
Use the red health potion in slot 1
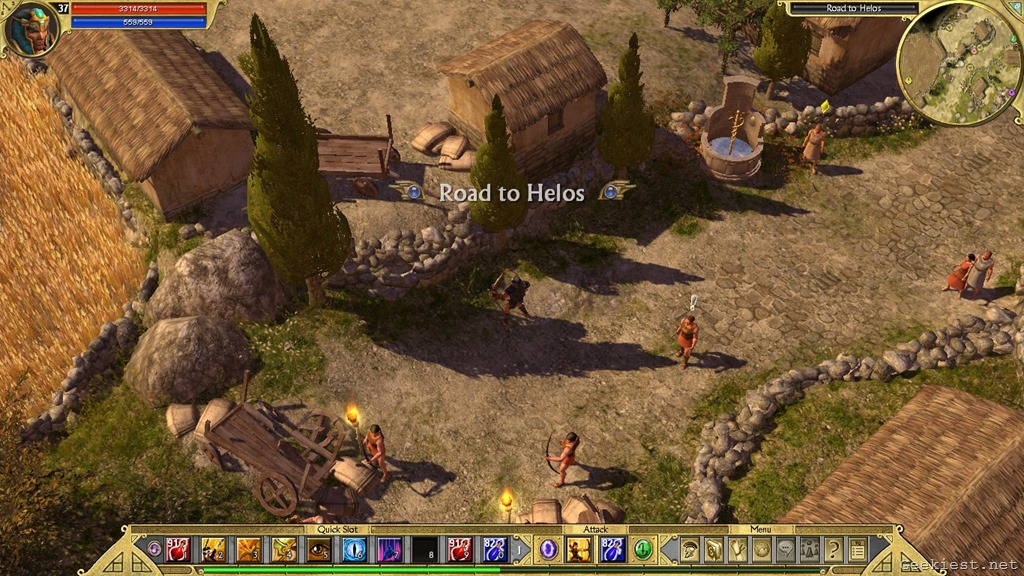(x=178, y=548)
